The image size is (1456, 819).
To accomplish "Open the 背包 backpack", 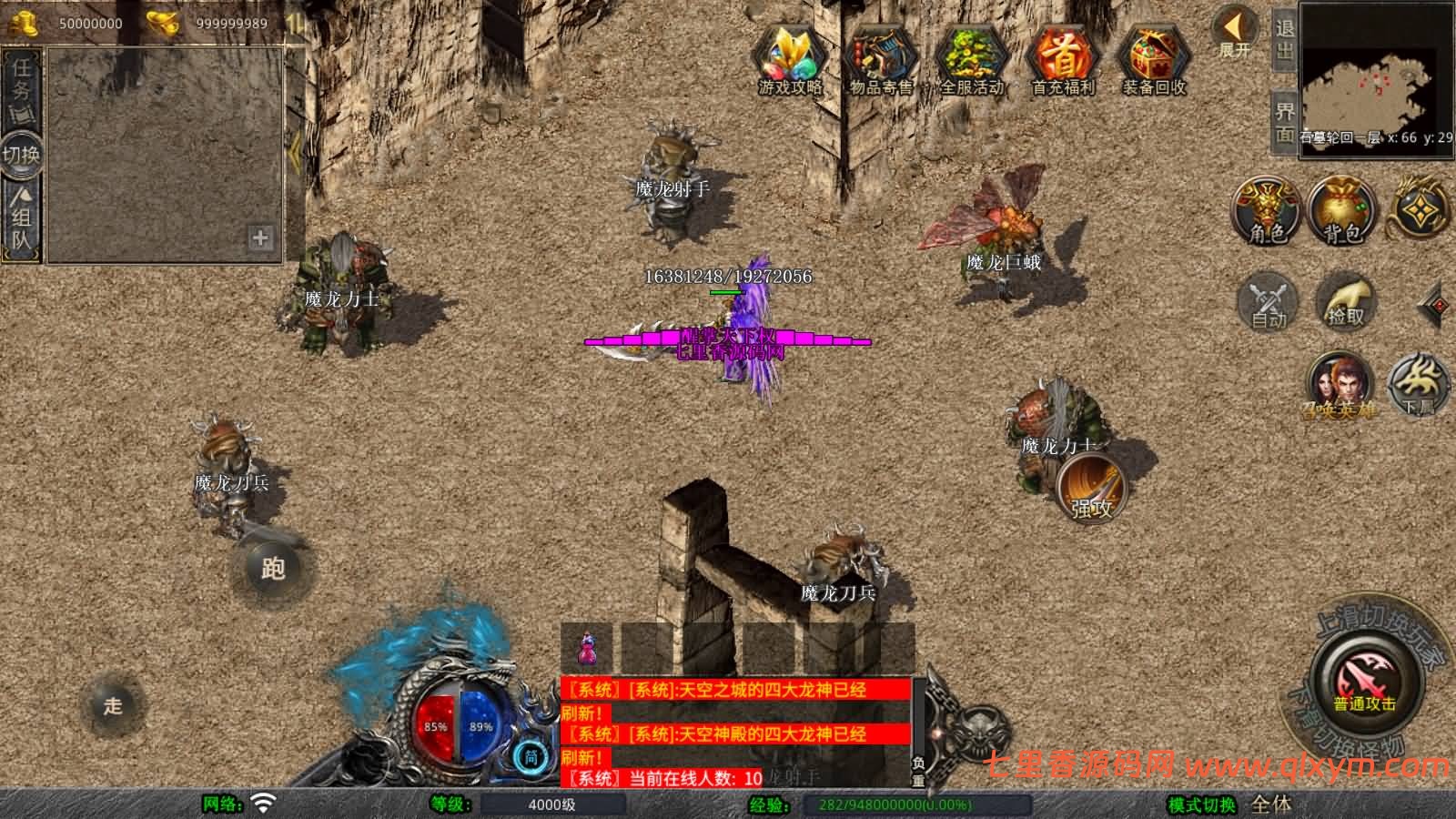I will (1342, 211).
